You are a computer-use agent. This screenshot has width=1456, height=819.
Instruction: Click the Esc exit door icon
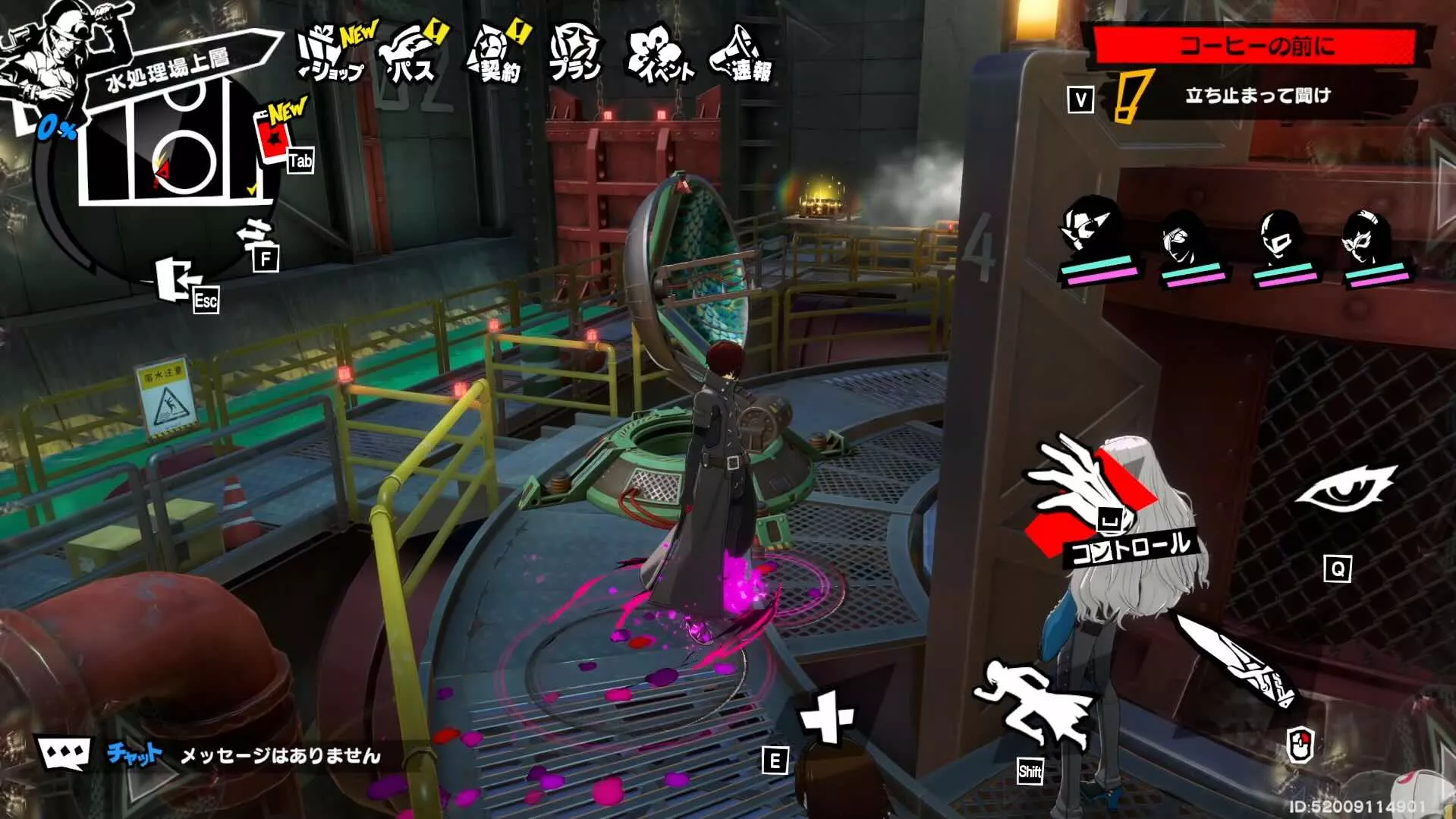tap(173, 277)
